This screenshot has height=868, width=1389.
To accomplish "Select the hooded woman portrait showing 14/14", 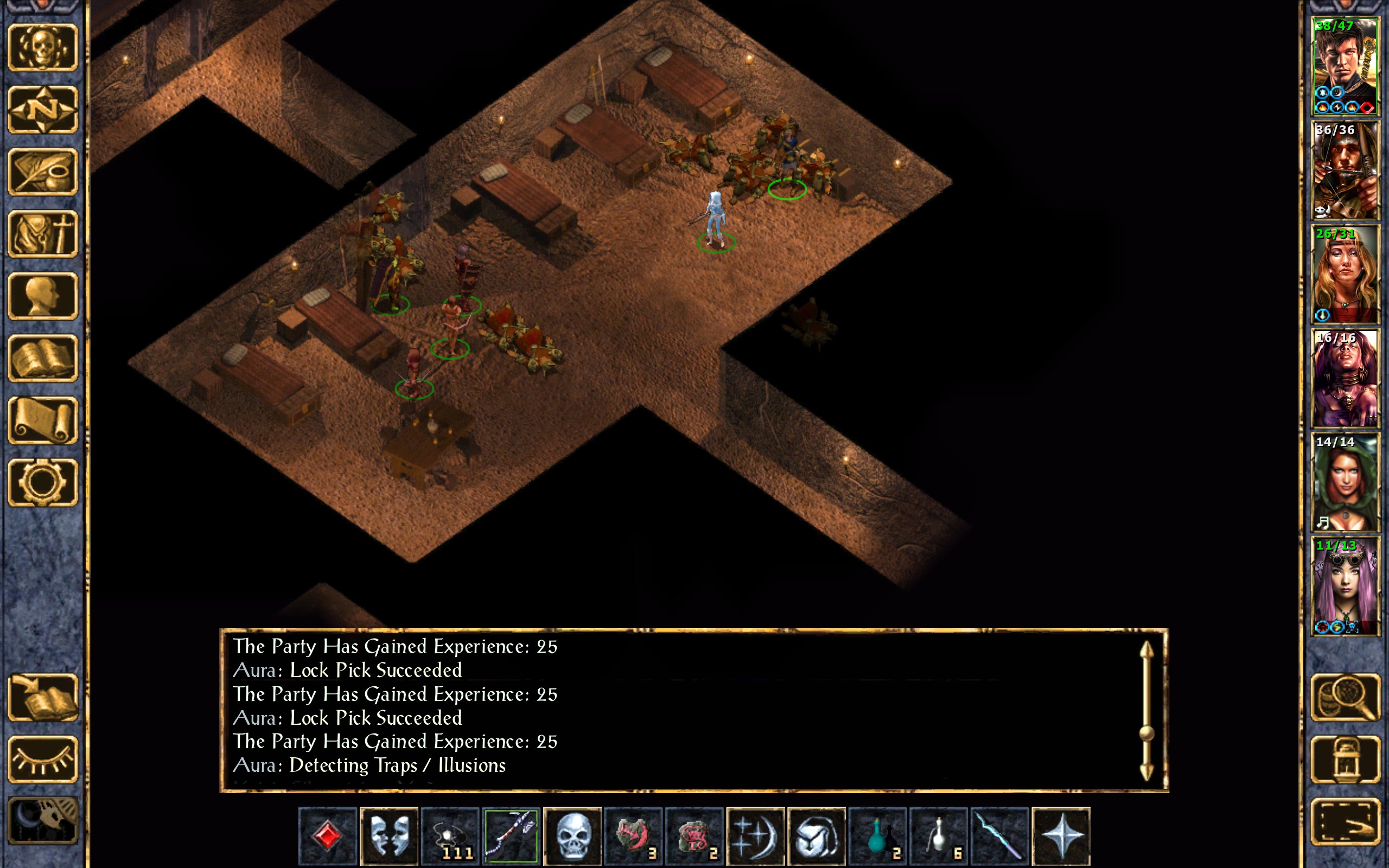I will point(1345,482).
